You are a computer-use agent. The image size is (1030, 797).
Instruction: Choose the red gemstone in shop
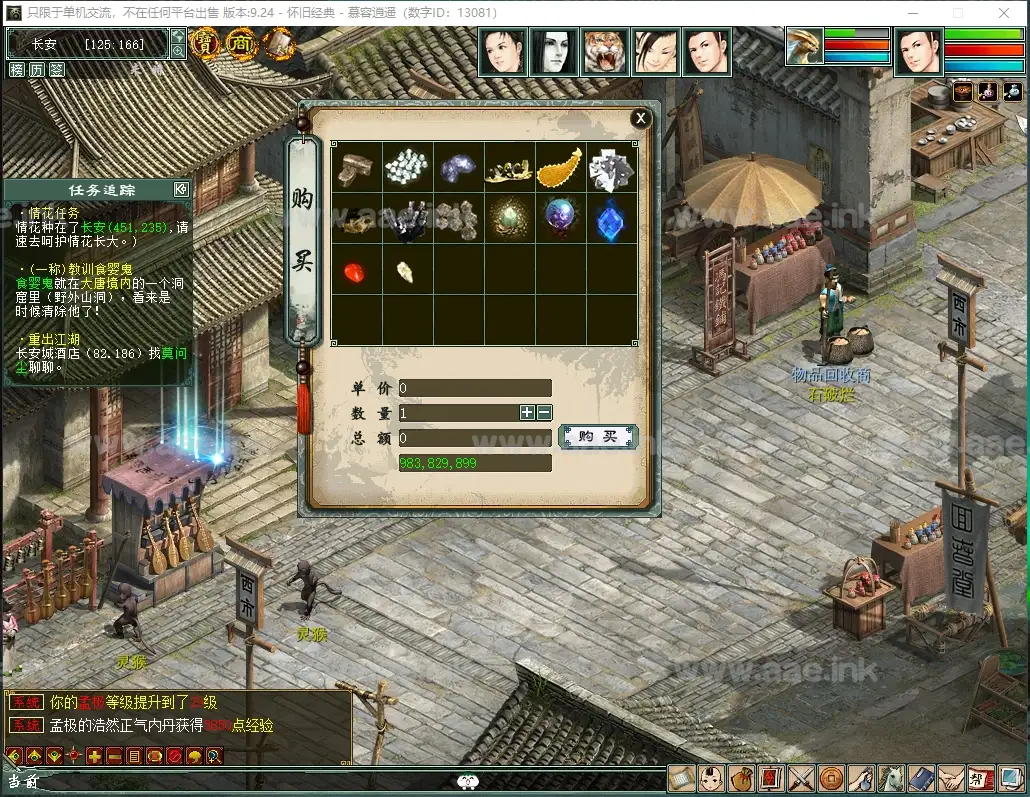point(357,270)
